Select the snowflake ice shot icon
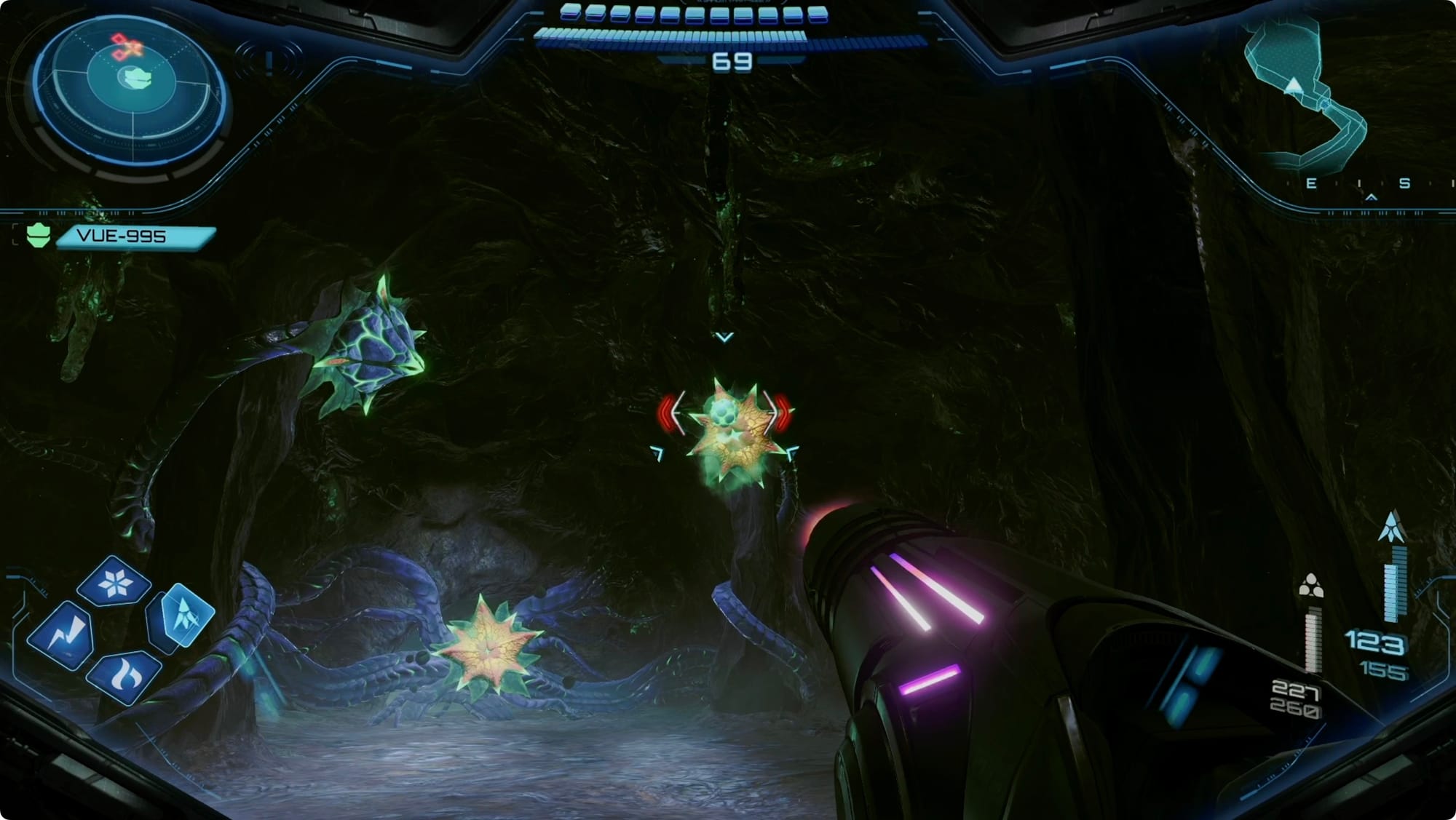The width and height of the screenshot is (1456, 820). pyautogui.click(x=114, y=582)
